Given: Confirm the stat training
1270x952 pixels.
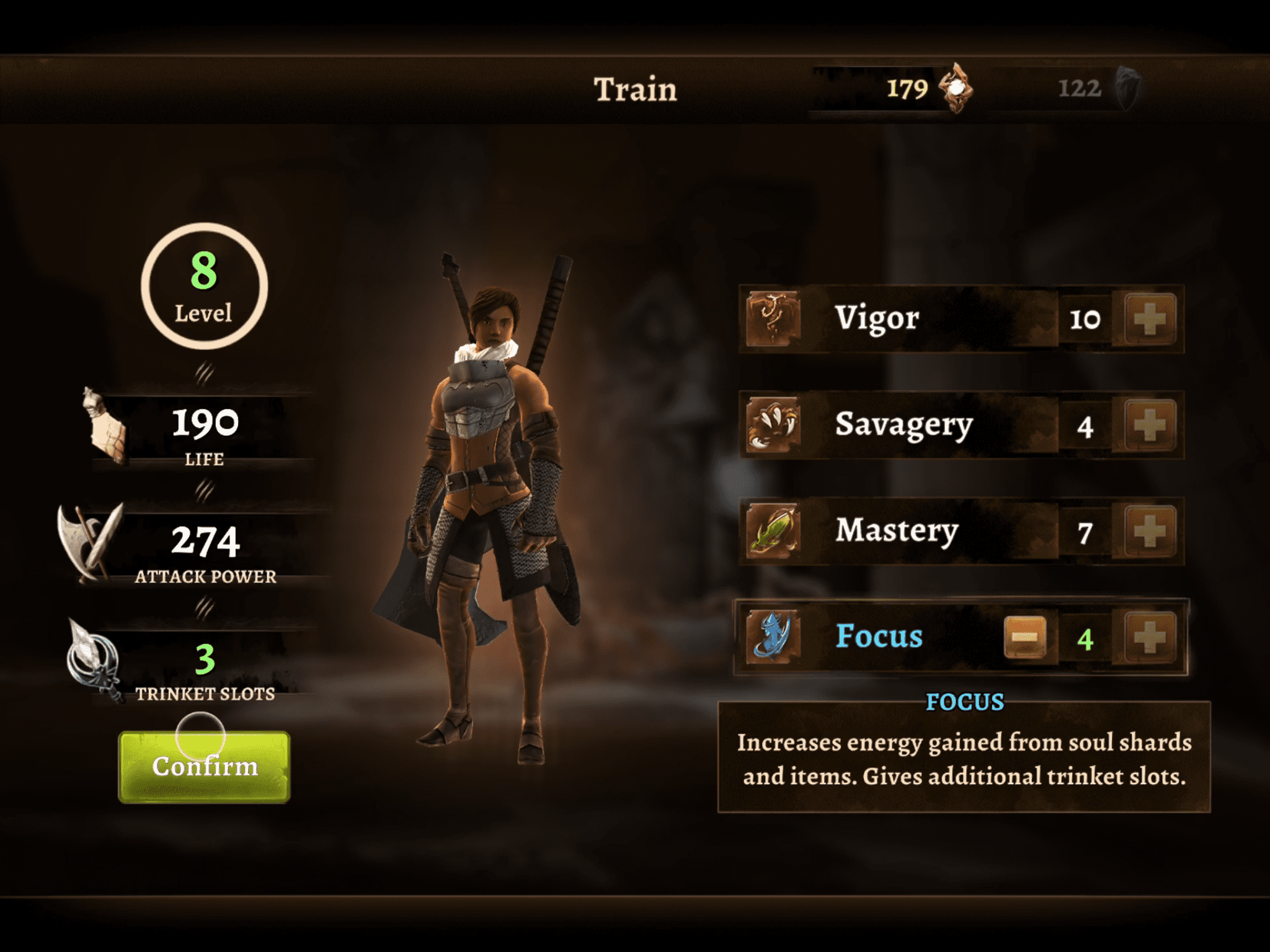Looking at the screenshot, I should point(204,767).
